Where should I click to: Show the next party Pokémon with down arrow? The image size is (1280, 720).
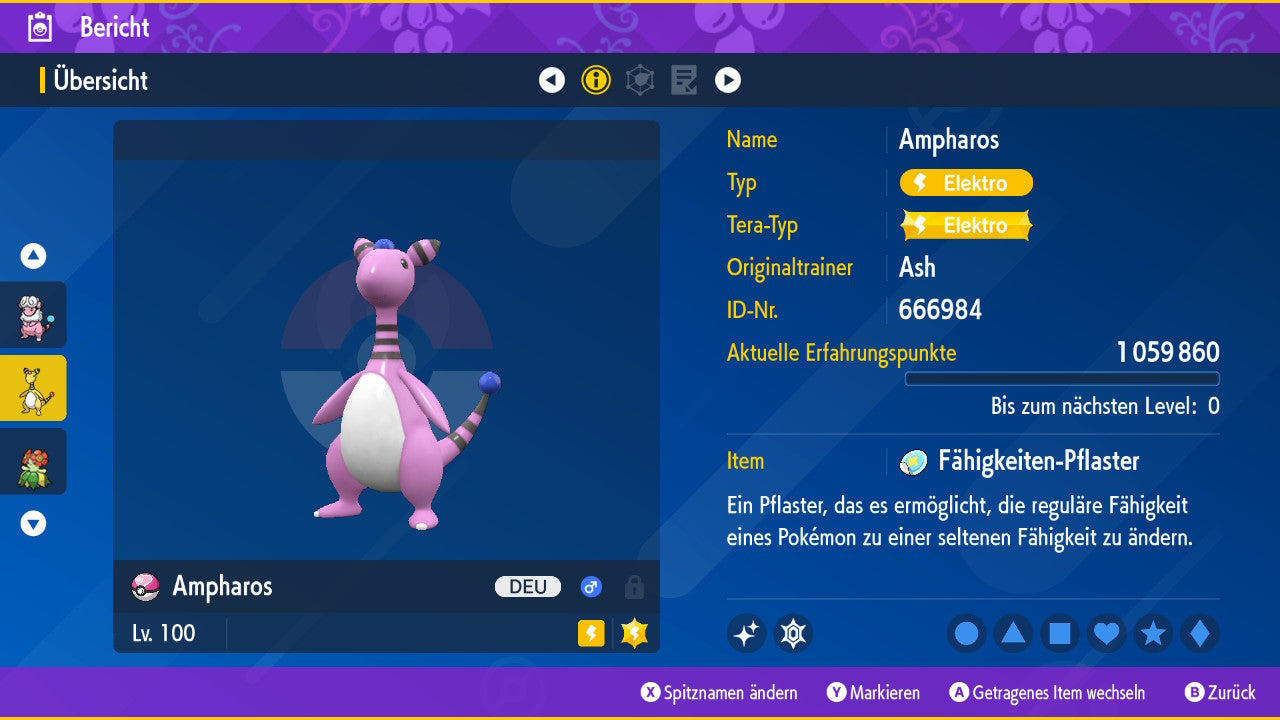33,523
